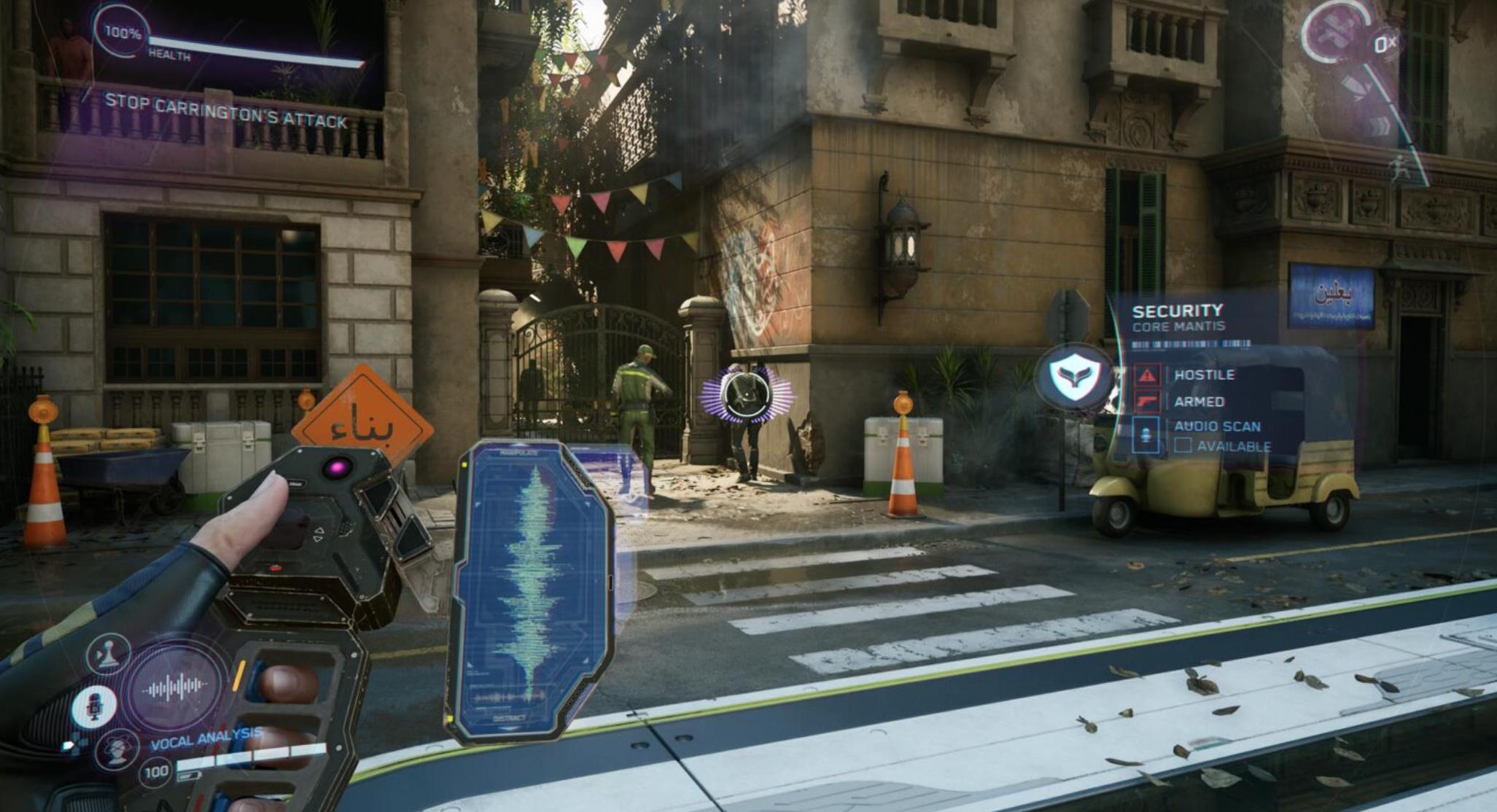Select the chess pawn gadget icon
The height and width of the screenshot is (812, 1497).
pos(108,654)
